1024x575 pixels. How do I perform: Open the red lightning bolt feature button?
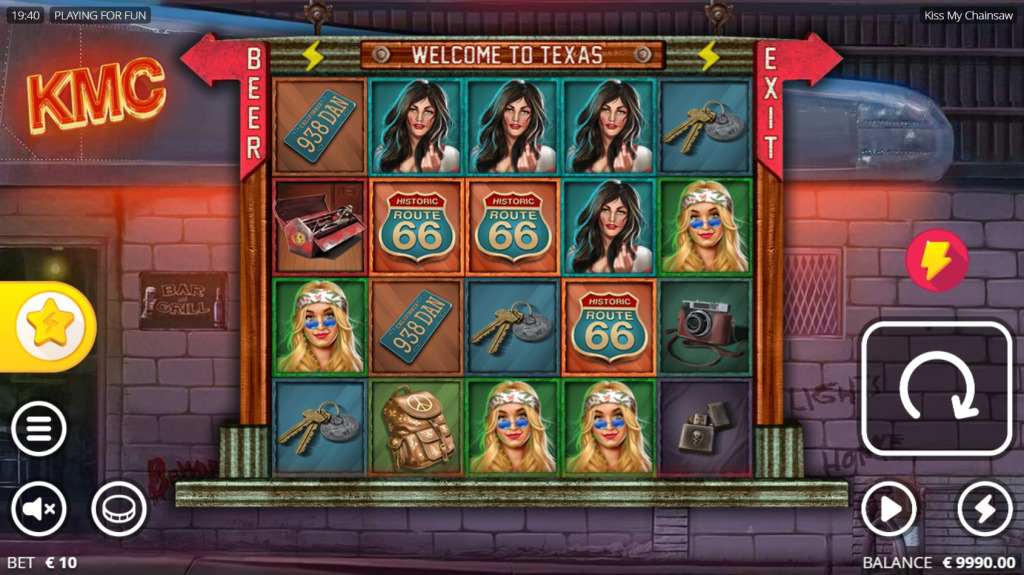[937, 260]
